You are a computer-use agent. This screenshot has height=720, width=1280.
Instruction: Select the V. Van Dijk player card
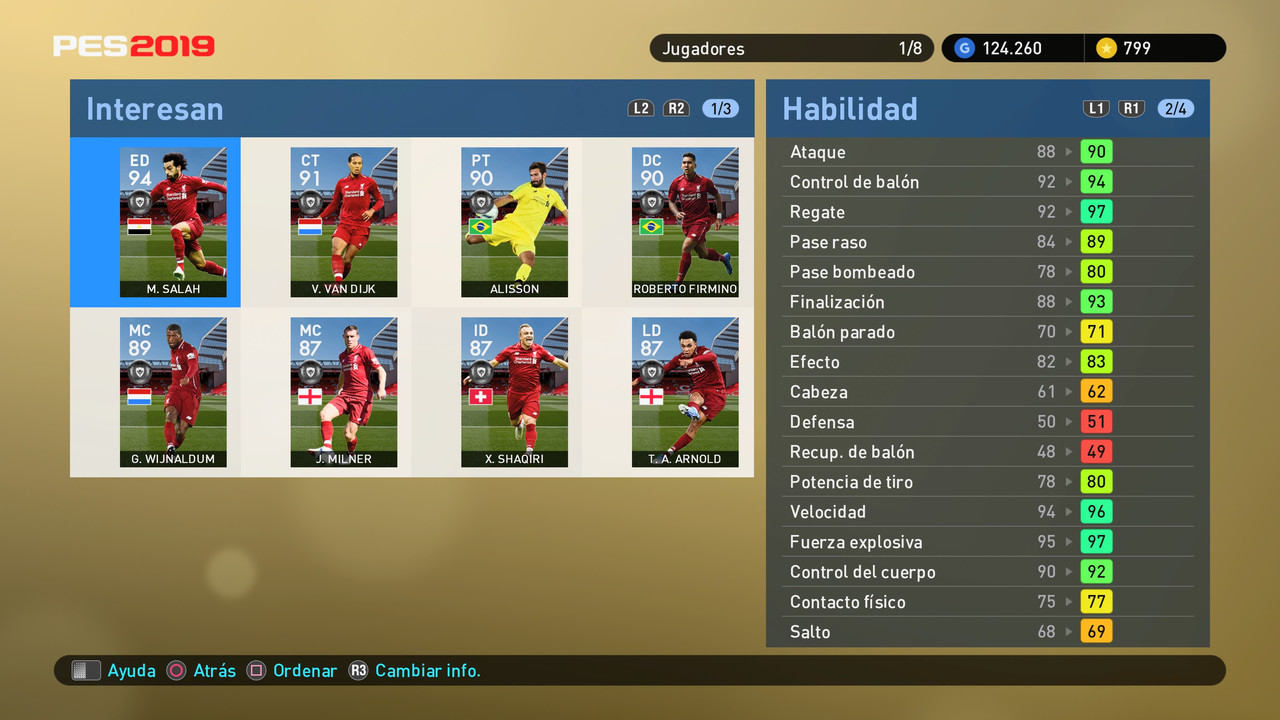pos(344,222)
